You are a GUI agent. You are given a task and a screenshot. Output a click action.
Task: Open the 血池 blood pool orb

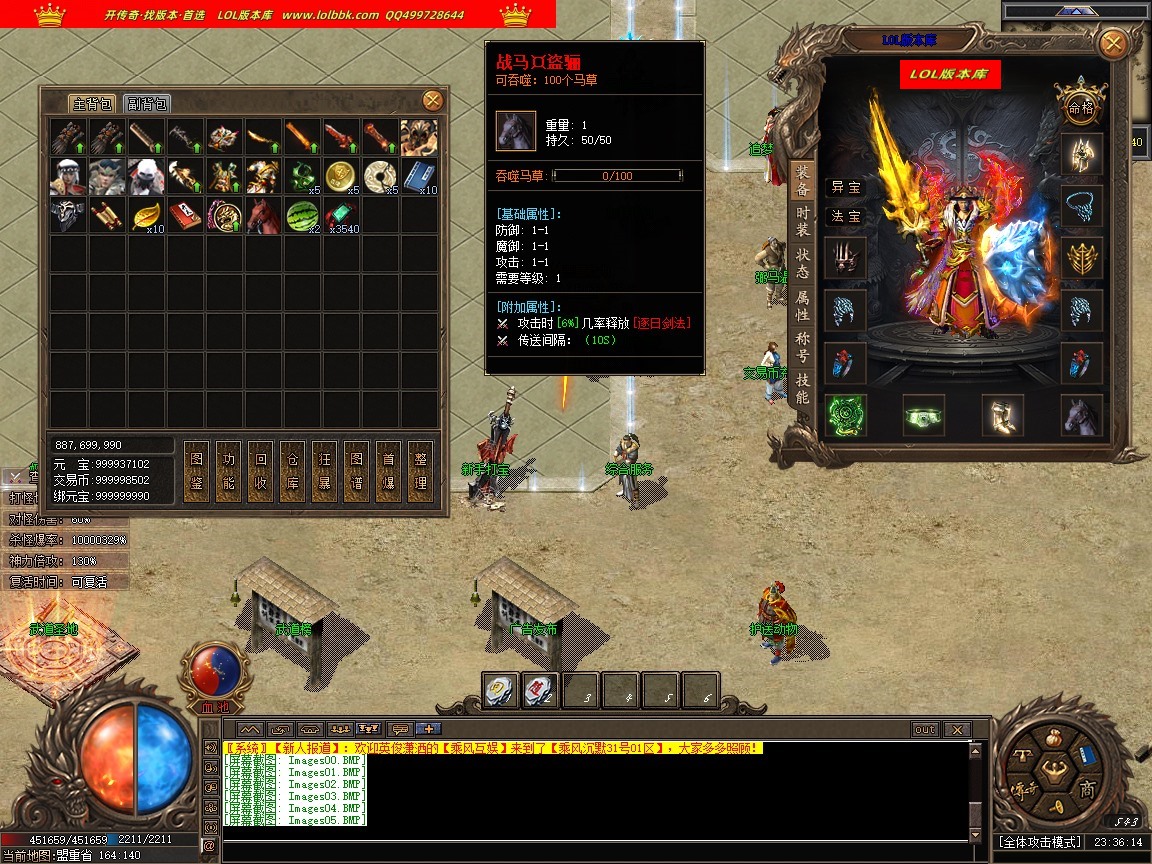point(211,672)
